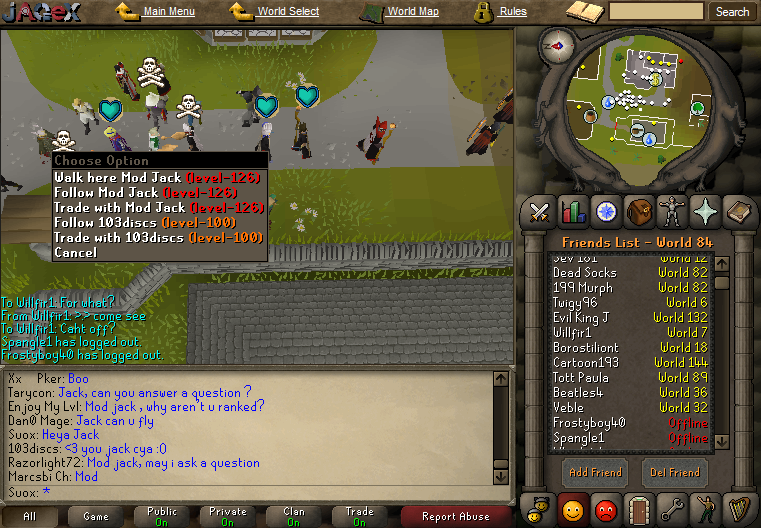Screen dimensions: 761x528
Task: Go to World Select
Action: point(288,12)
